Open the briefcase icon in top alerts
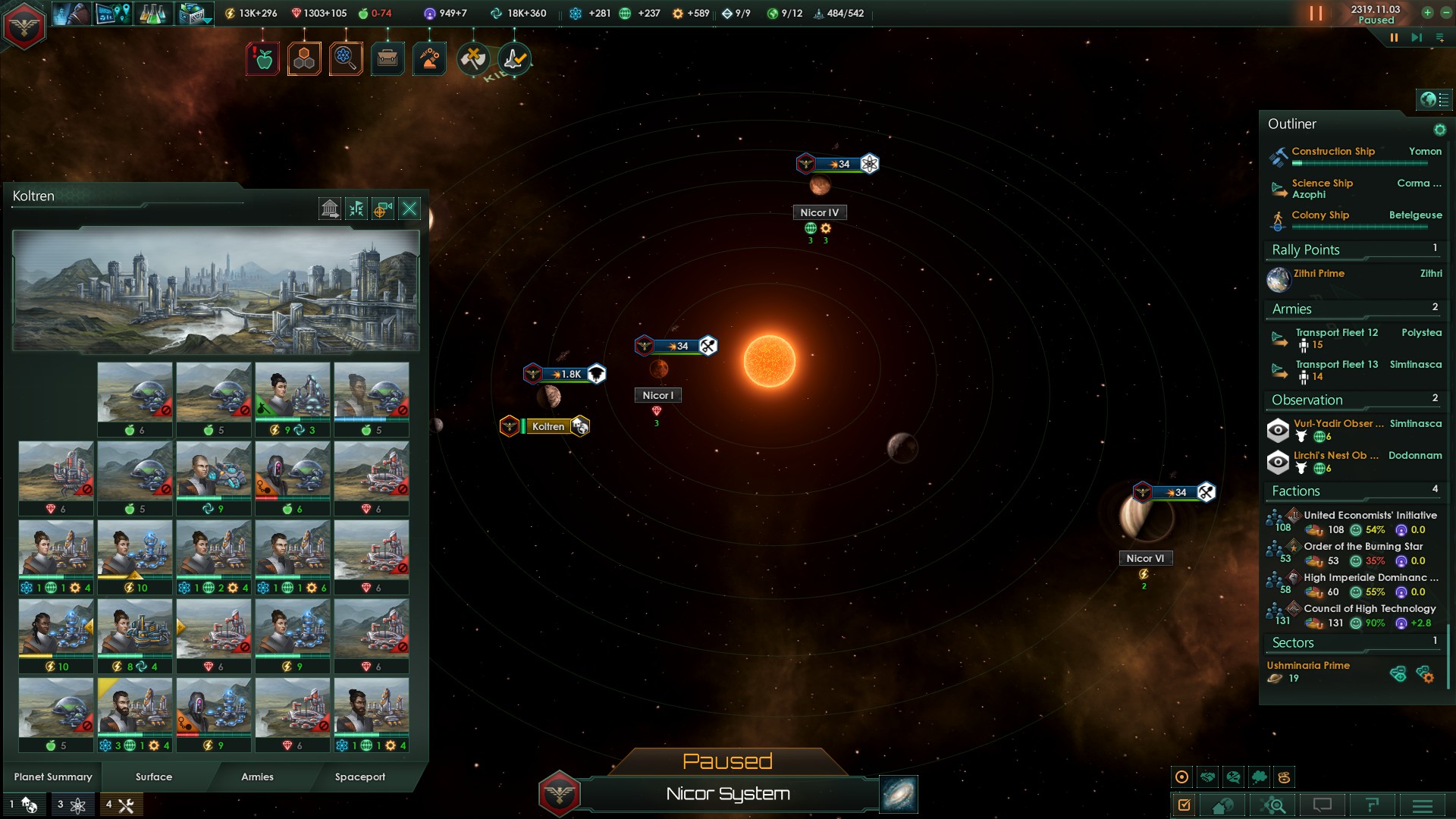The height and width of the screenshot is (819, 1456). (388, 58)
